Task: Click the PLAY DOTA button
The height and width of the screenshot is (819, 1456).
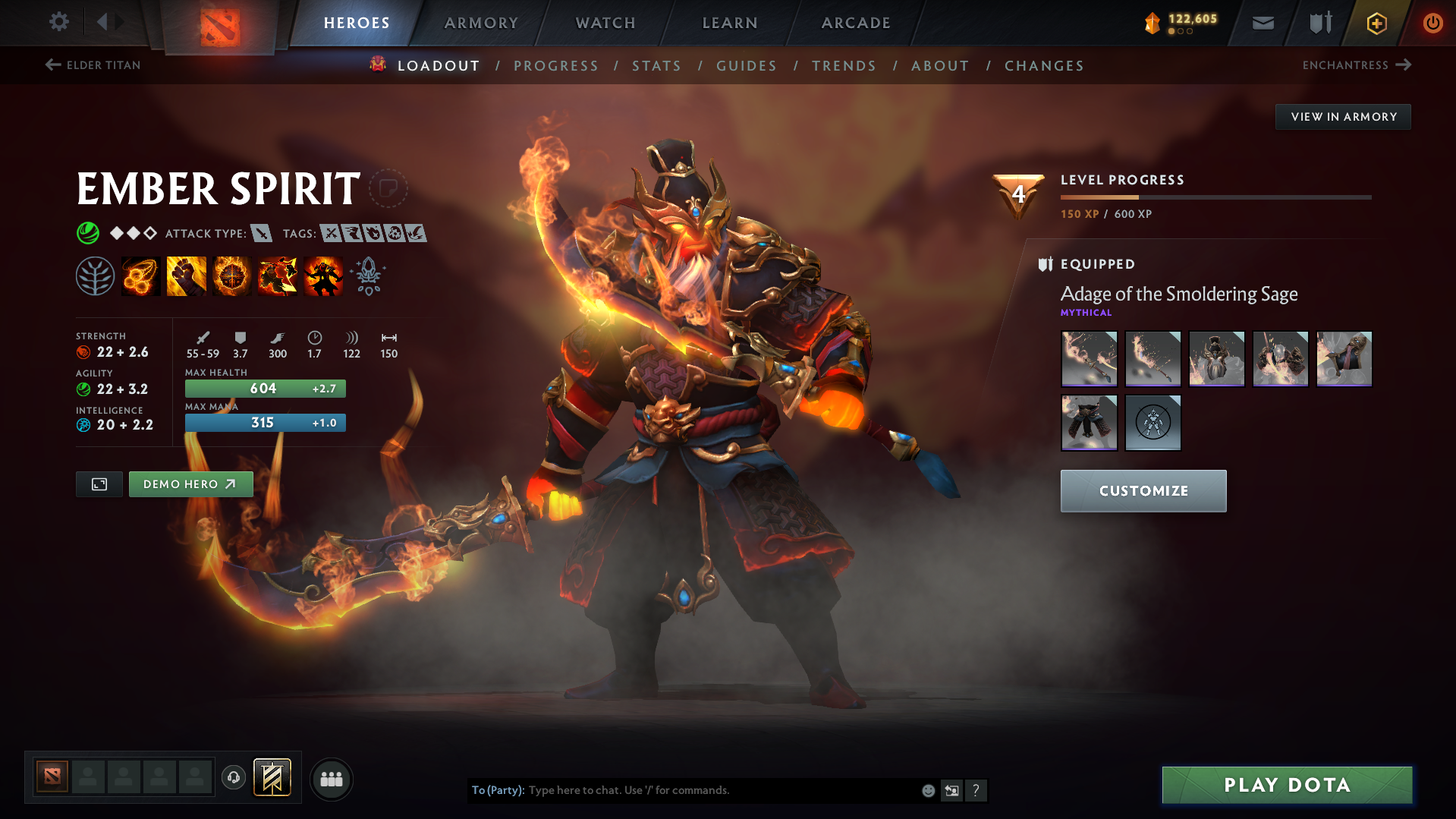Action: [1285, 785]
